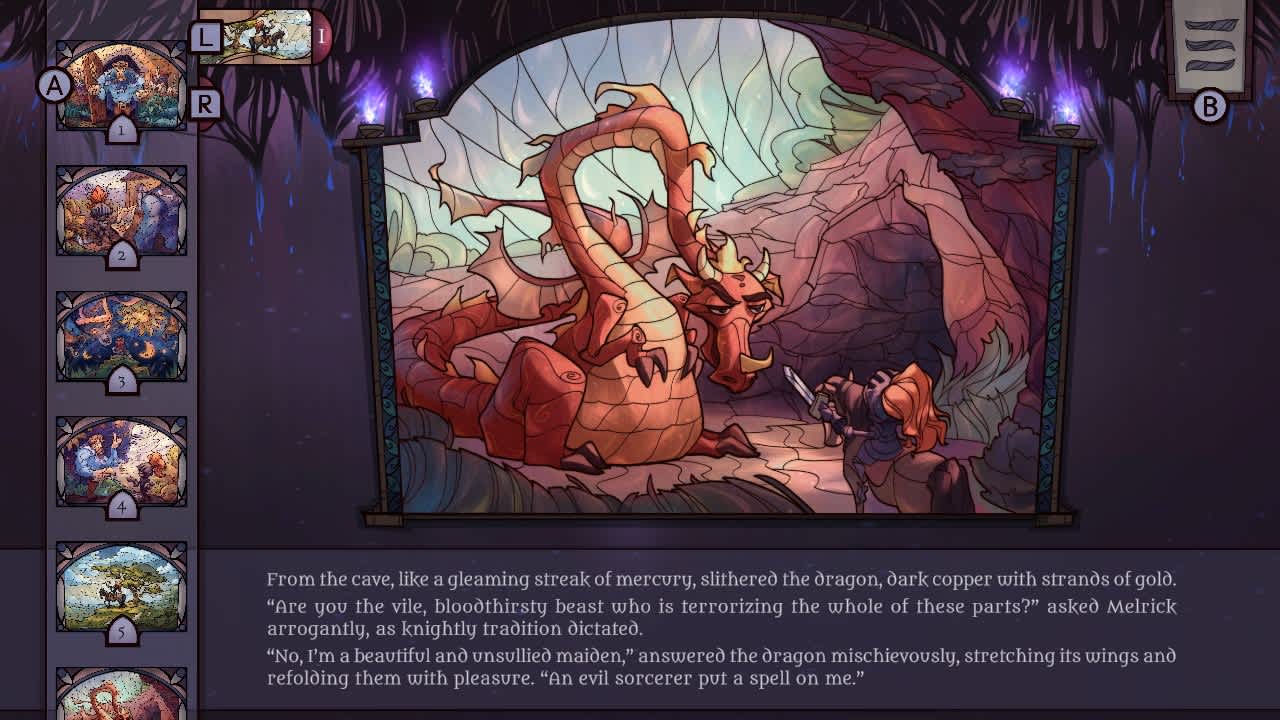Click the red I page indicator

pos(320,38)
